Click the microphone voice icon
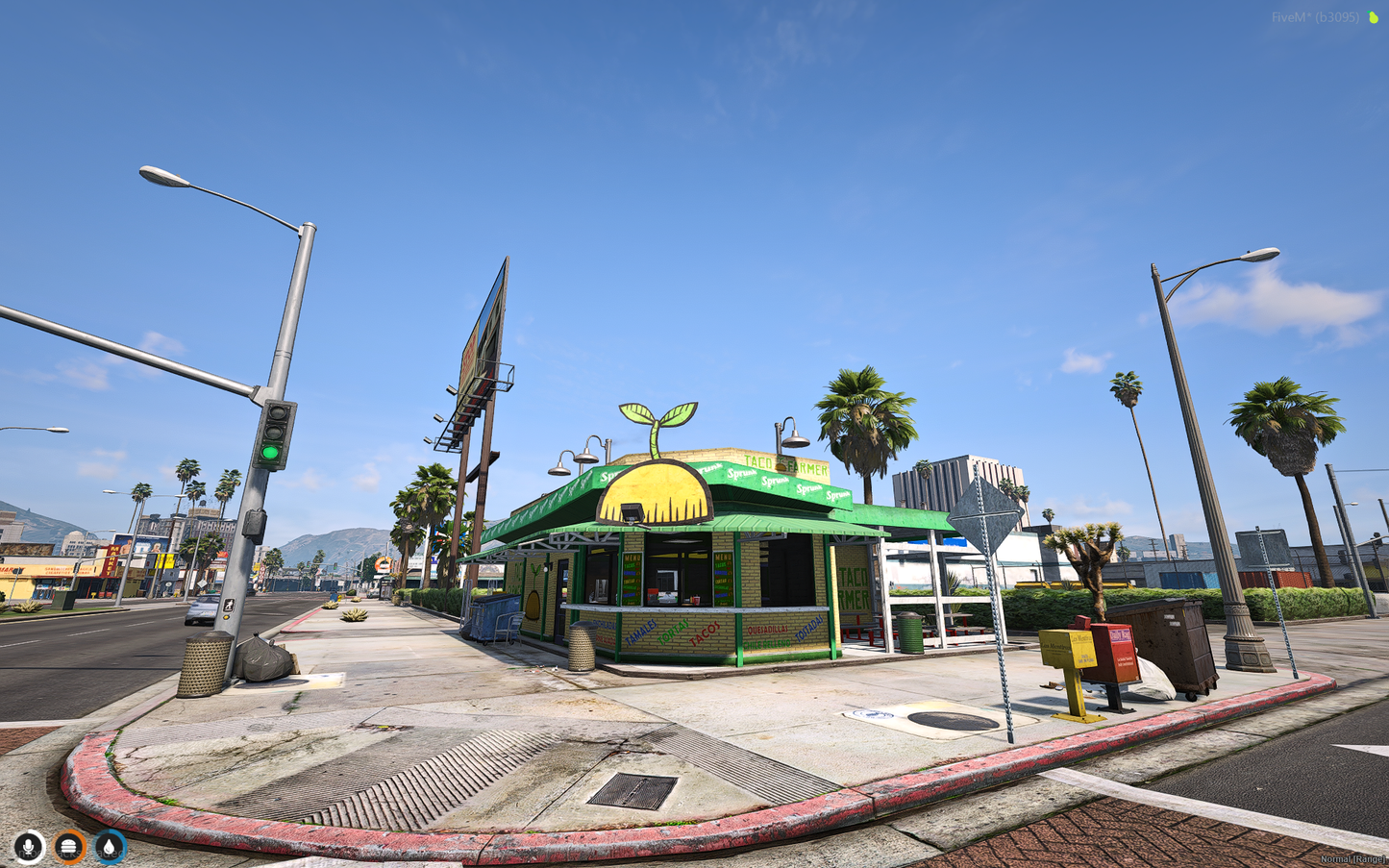Screen dimensions: 1389x868 (x=29, y=847)
